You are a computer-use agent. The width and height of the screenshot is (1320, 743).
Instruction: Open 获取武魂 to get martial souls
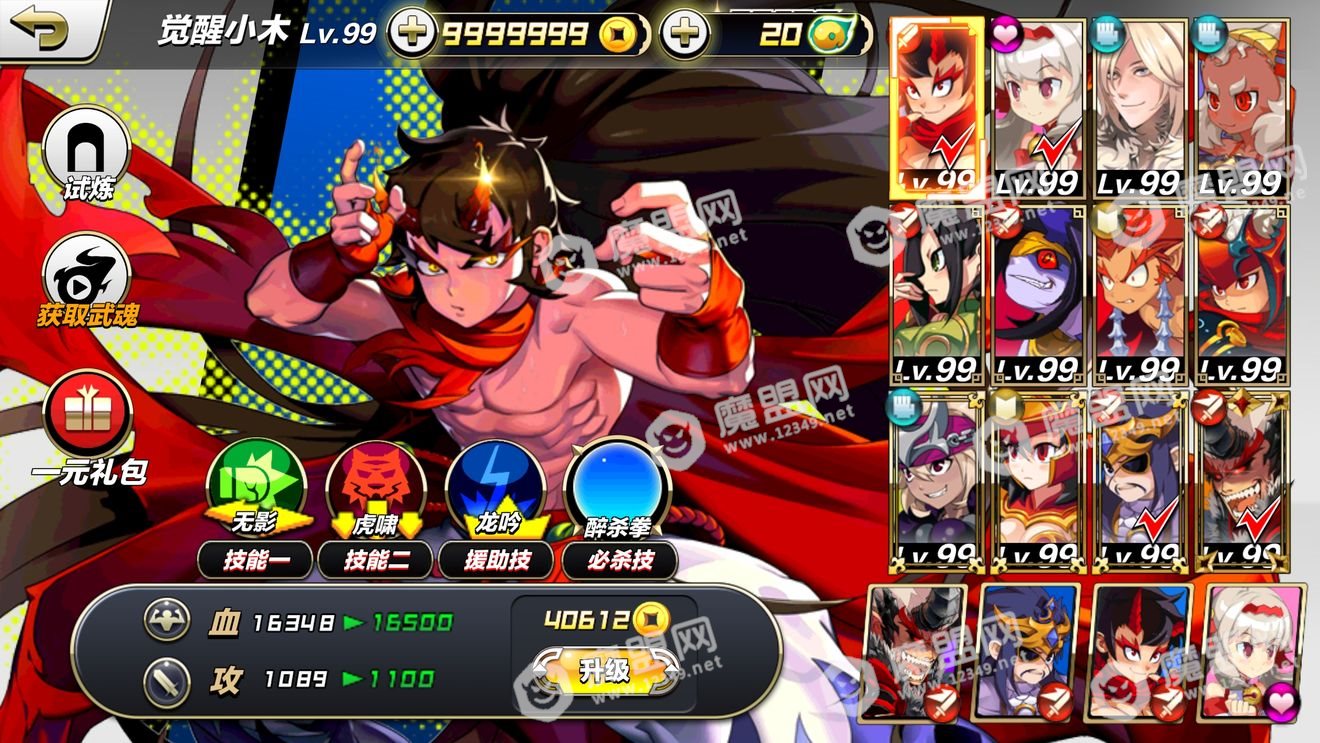(x=86, y=276)
